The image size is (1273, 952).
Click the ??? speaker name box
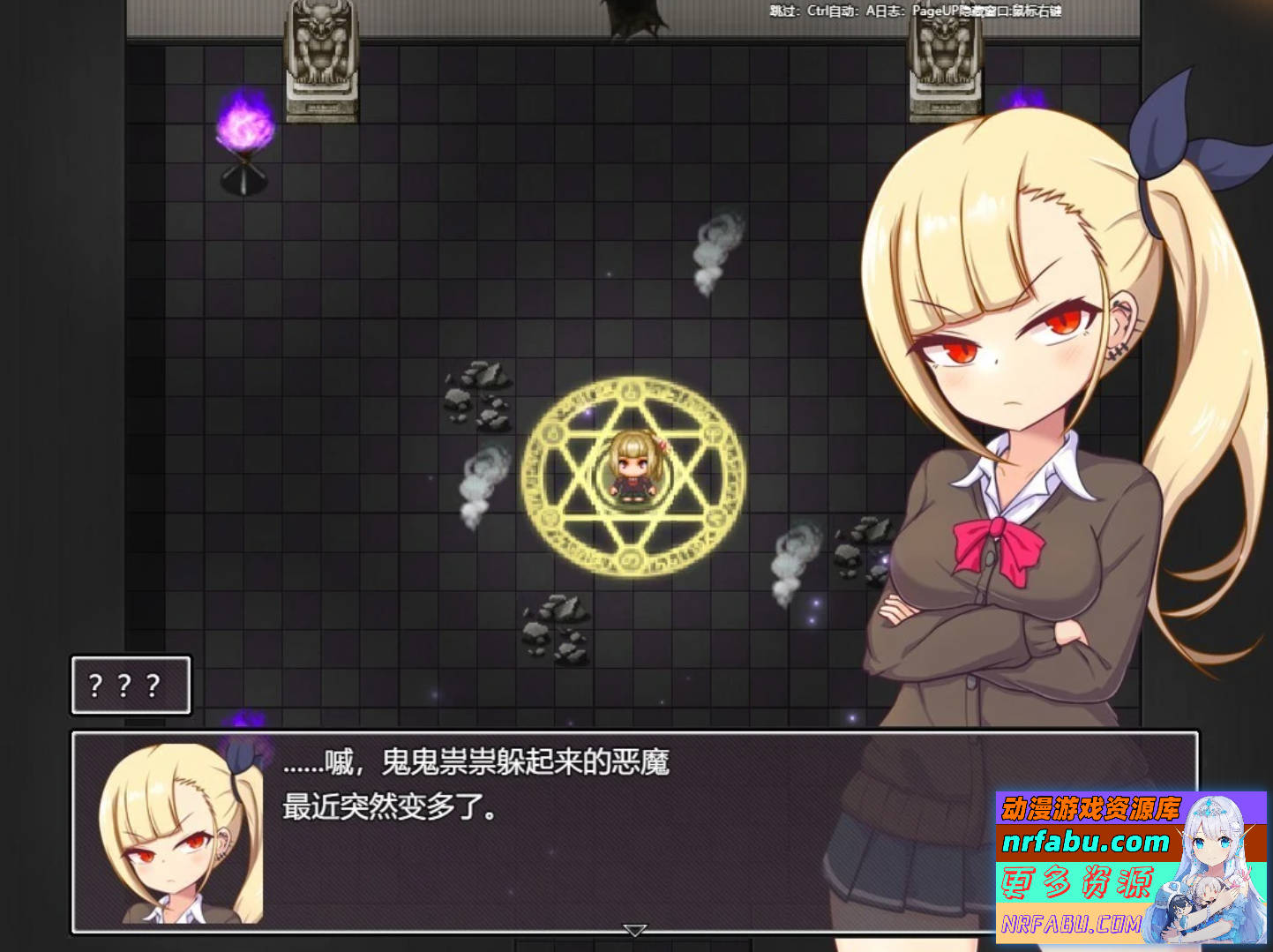(131, 685)
